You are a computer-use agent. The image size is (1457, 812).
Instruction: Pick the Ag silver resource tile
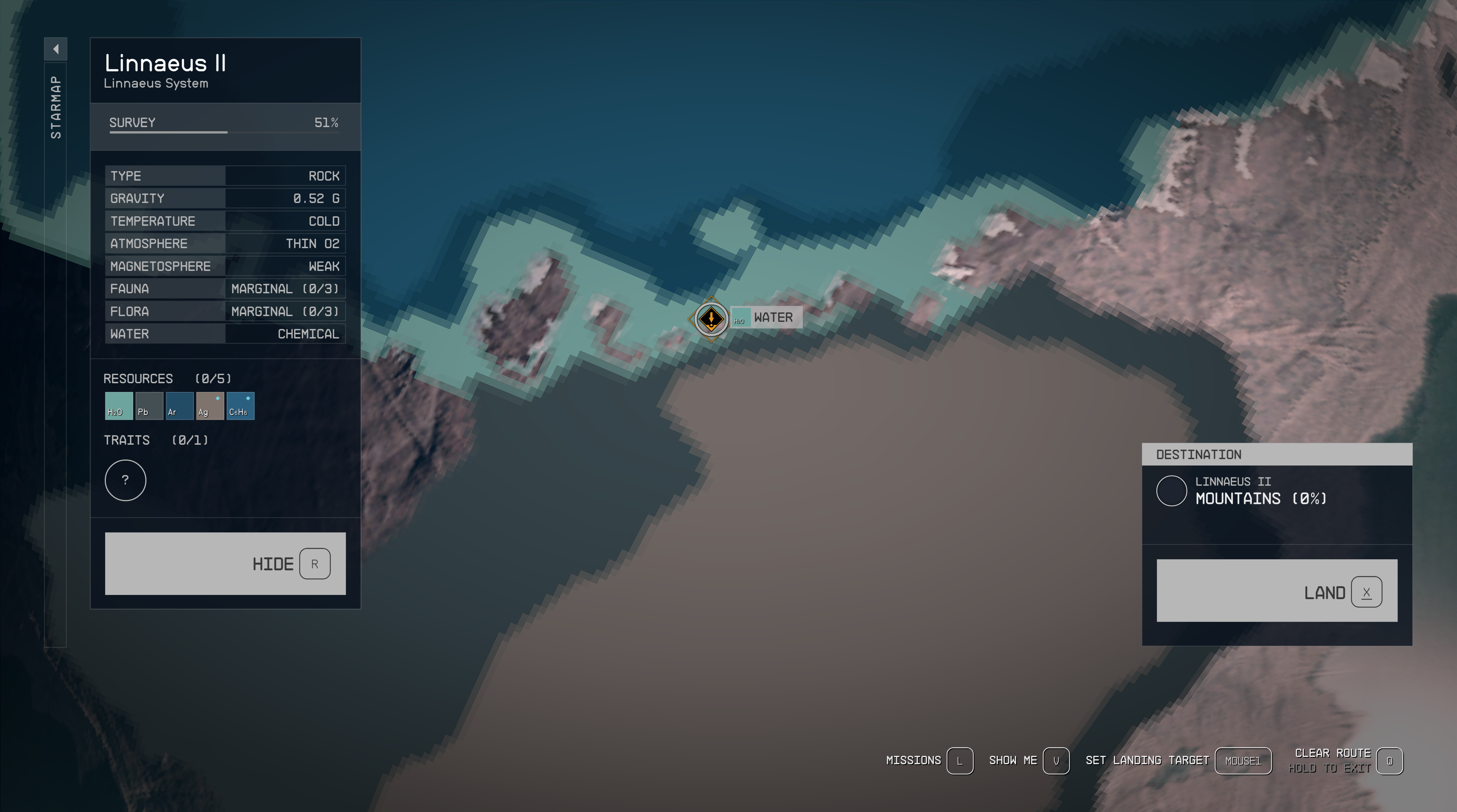[x=210, y=406]
